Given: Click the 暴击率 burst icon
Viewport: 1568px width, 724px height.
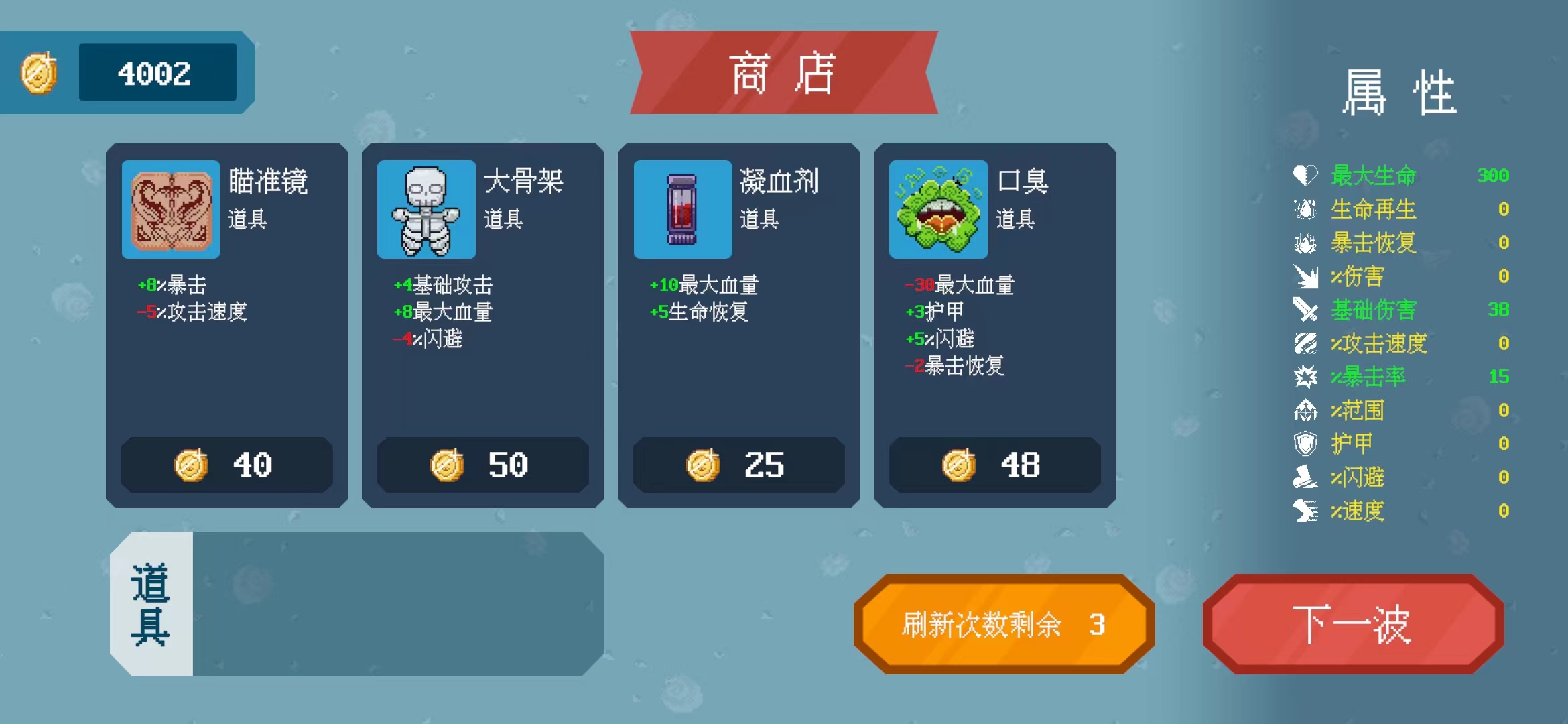Looking at the screenshot, I should click(x=1304, y=377).
